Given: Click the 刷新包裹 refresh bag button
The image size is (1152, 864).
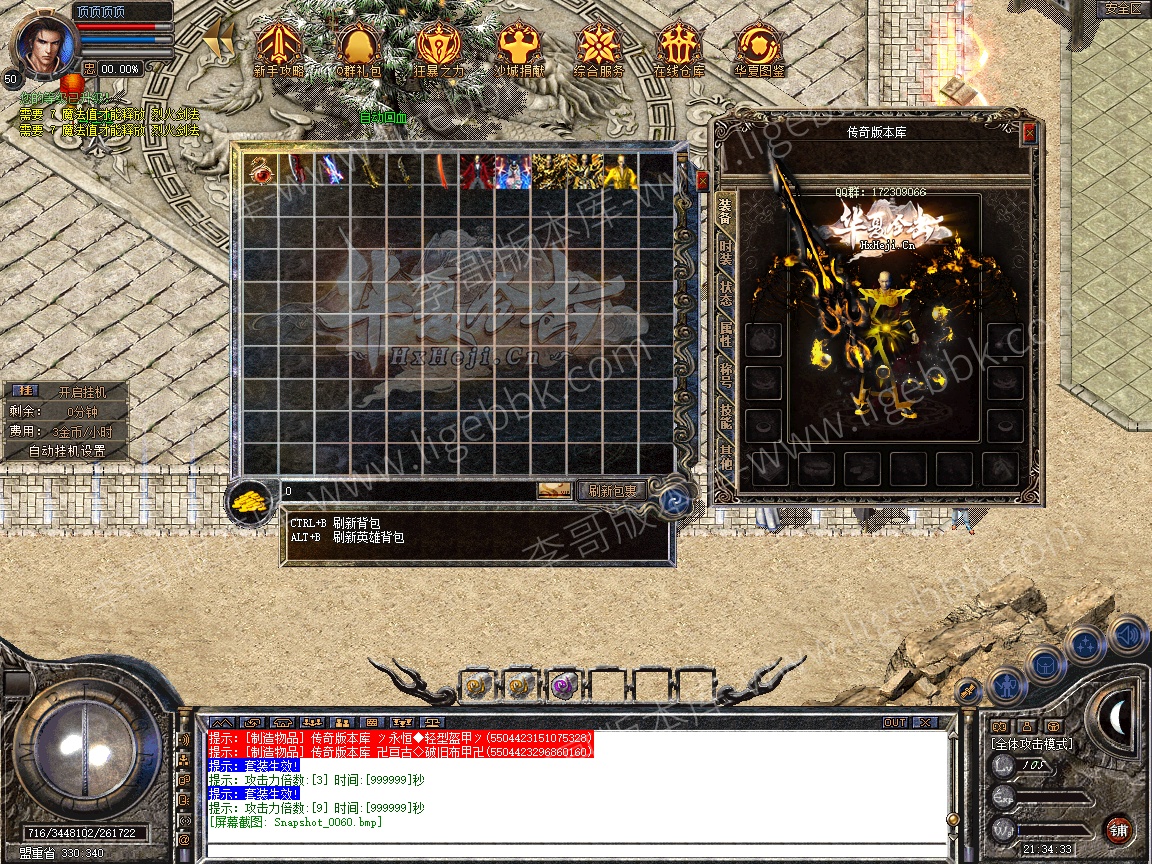Looking at the screenshot, I should click(x=613, y=491).
